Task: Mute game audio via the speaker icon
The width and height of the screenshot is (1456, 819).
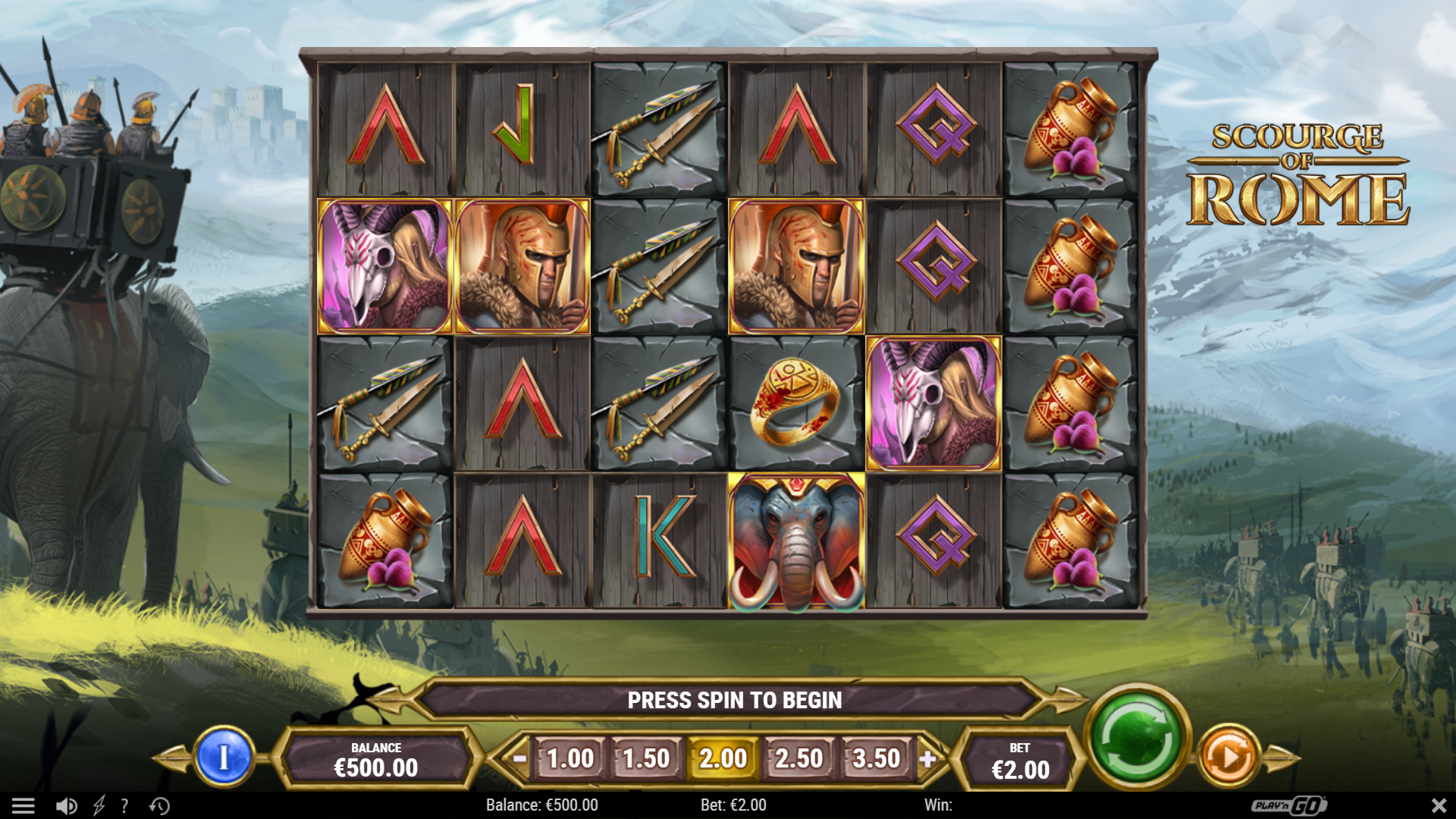Action: coord(65,805)
